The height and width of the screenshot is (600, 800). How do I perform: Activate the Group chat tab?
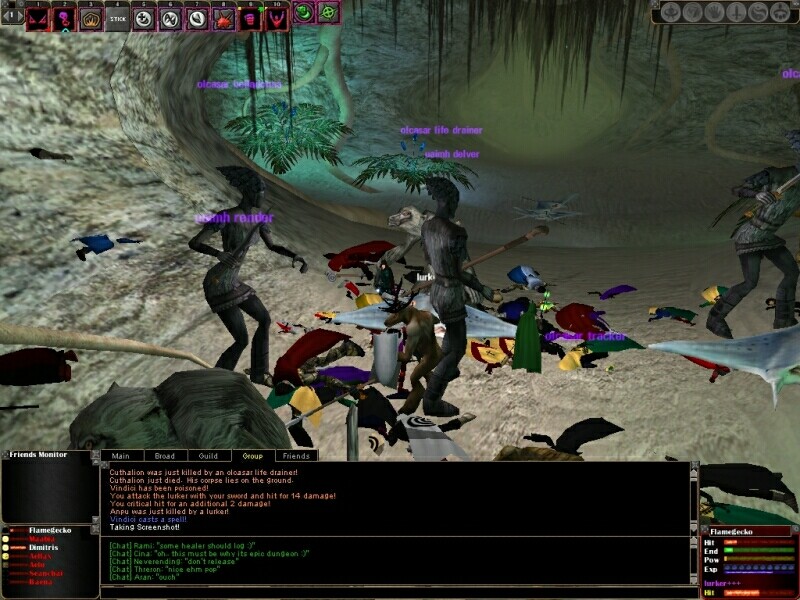(252, 456)
